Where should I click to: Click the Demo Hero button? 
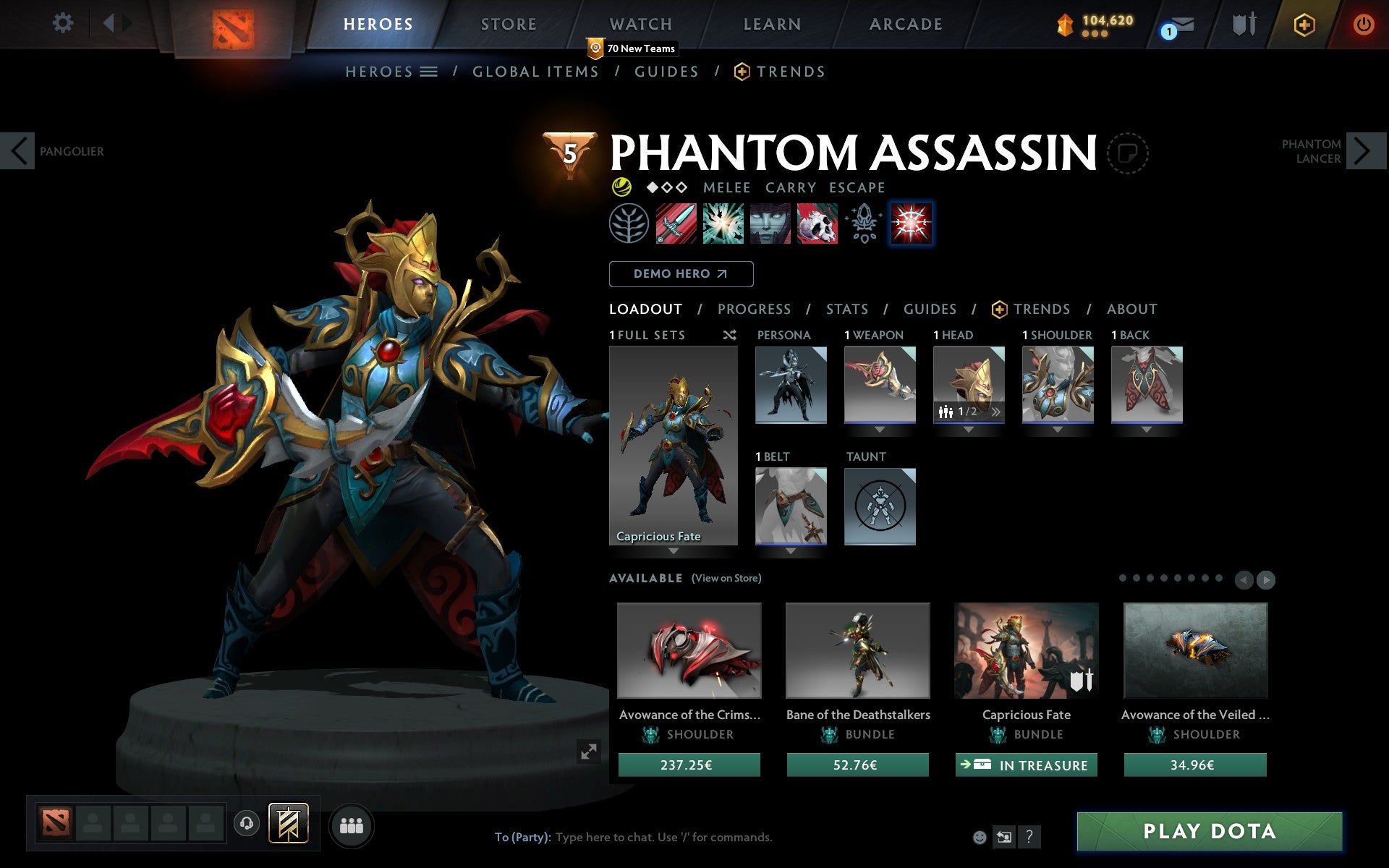pos(681,274)
